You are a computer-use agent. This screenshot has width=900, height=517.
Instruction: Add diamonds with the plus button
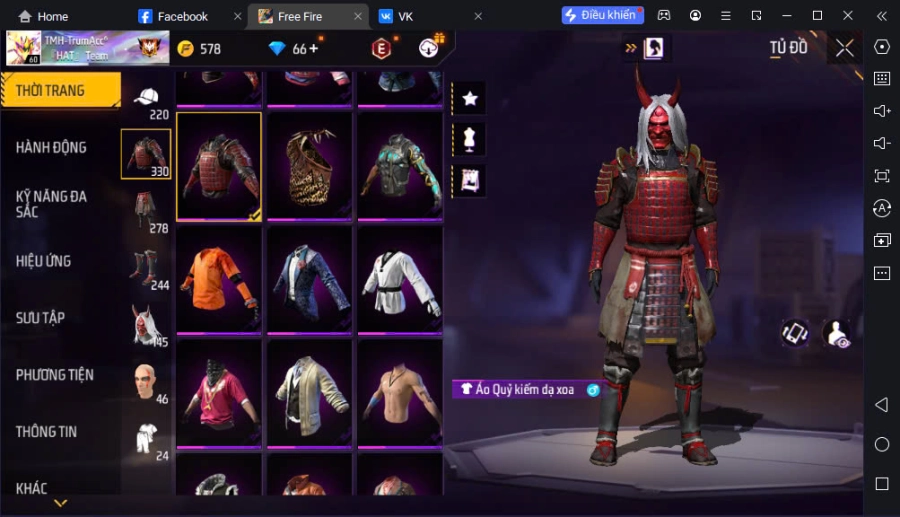click(314, 49)
